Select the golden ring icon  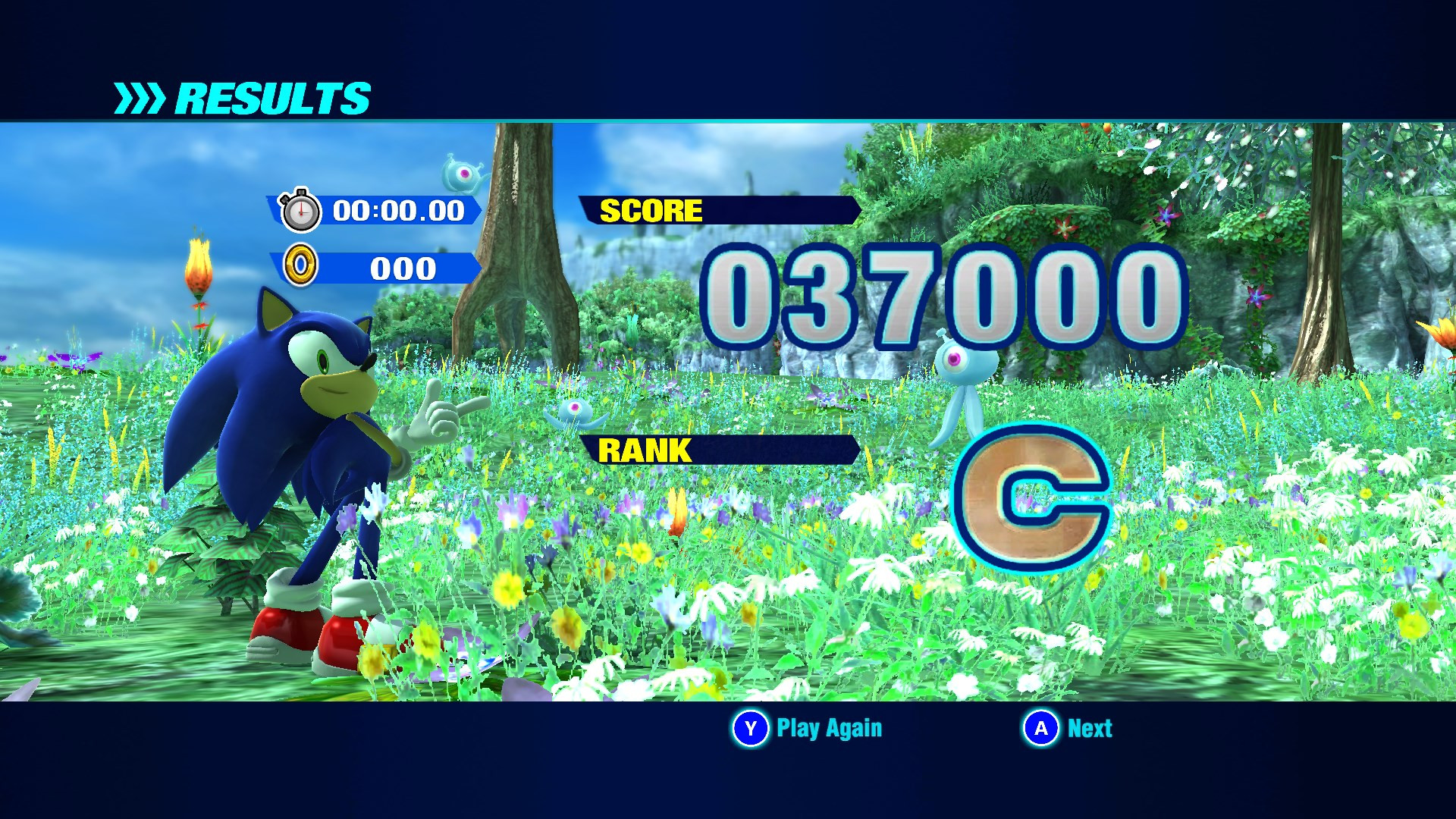click(303, 268)
